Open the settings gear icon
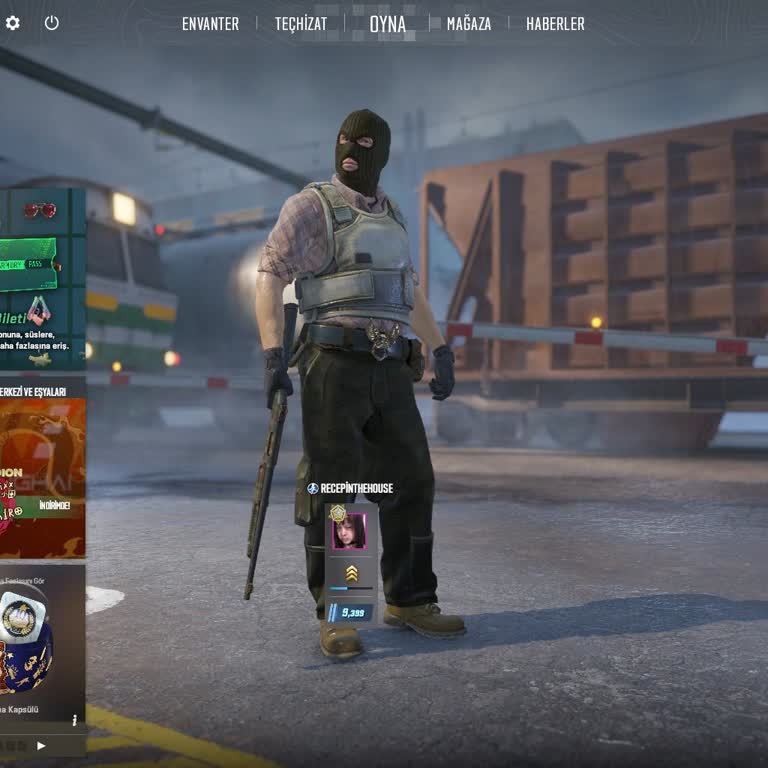The width and height of the screenshot is (768, 768). point(12,22)
